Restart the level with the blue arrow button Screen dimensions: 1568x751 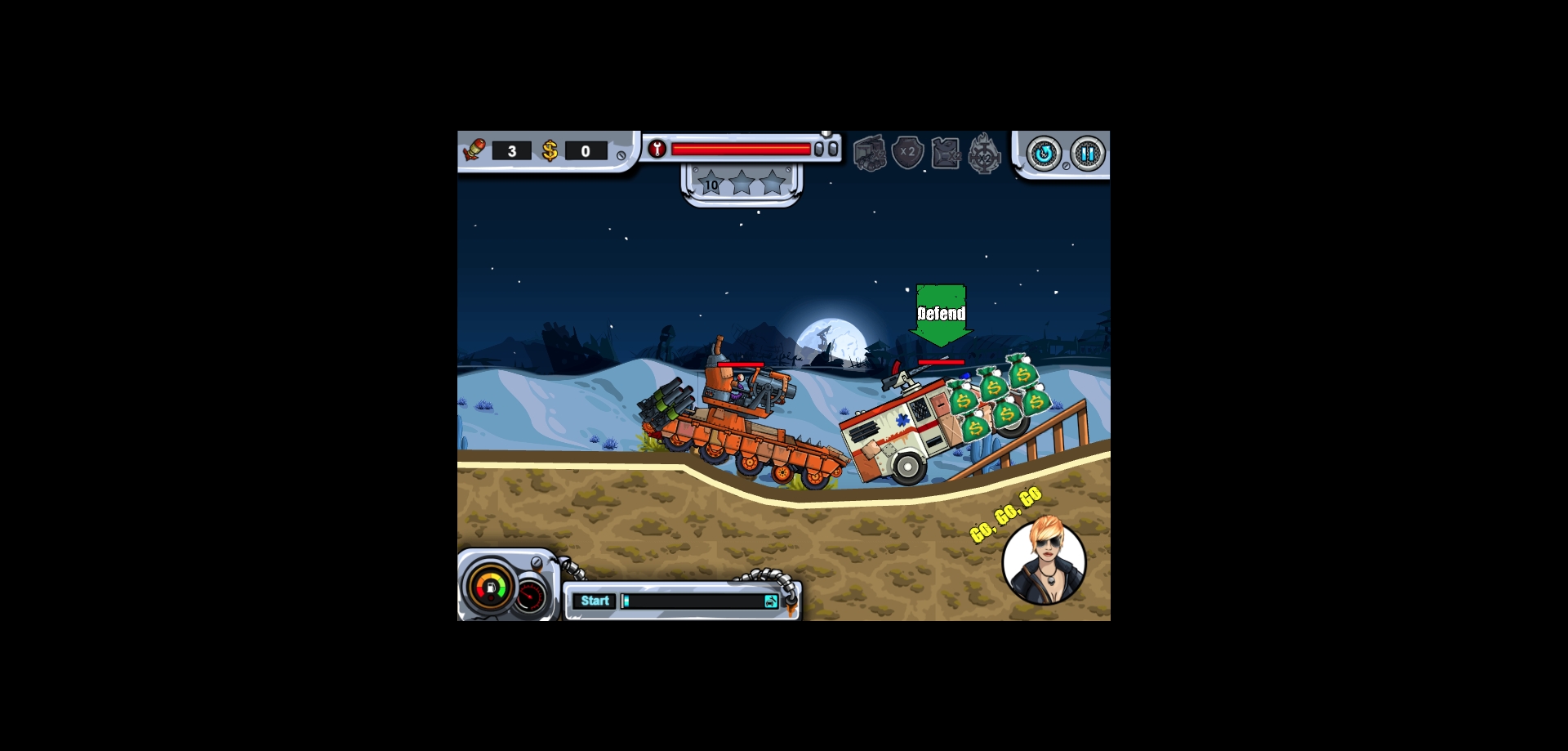tap(1043, 153)
